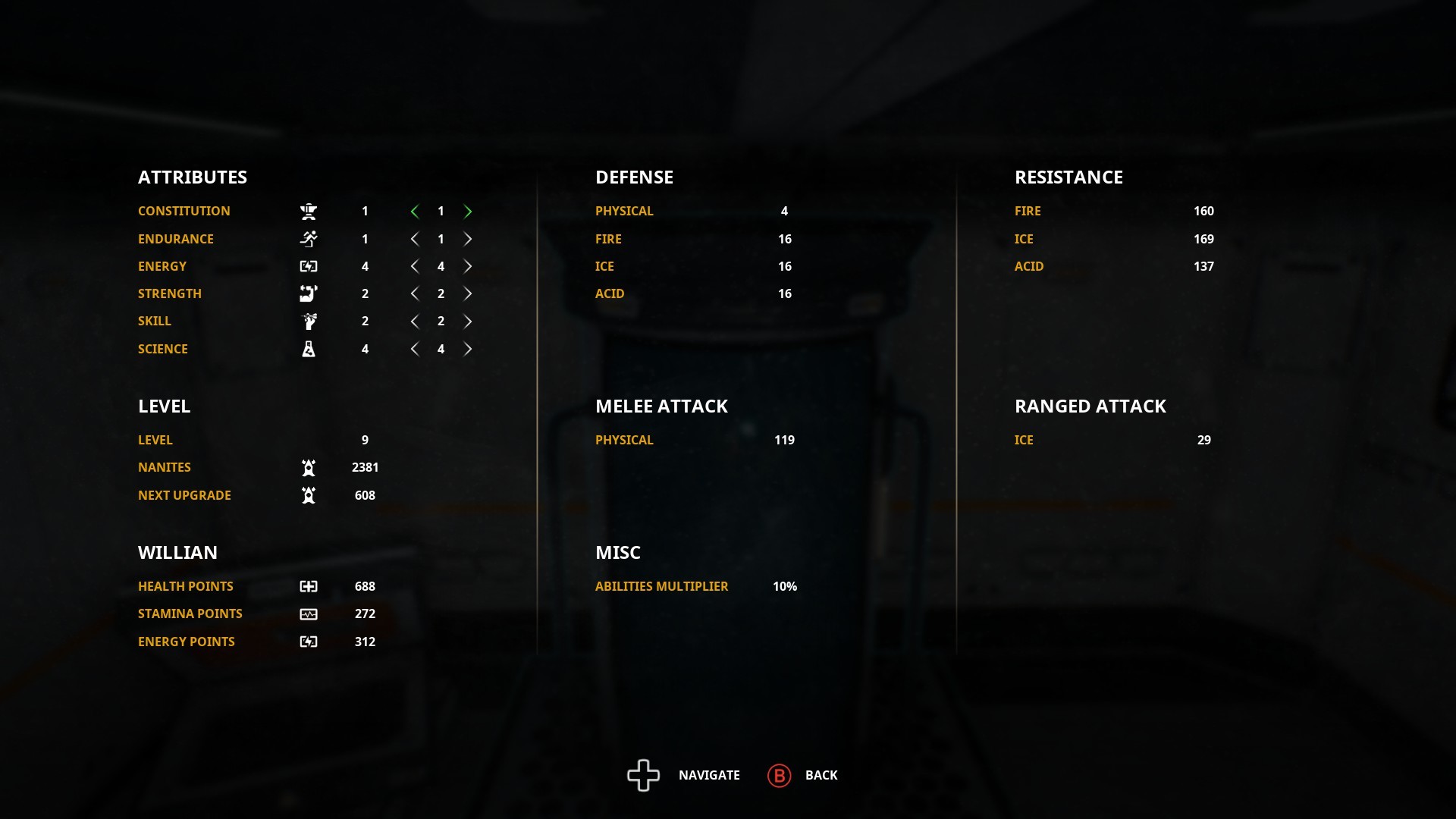Click the Abilities Multiplier entry
This screenshot has height=819, width=1456.
click(x=661, y=585)
